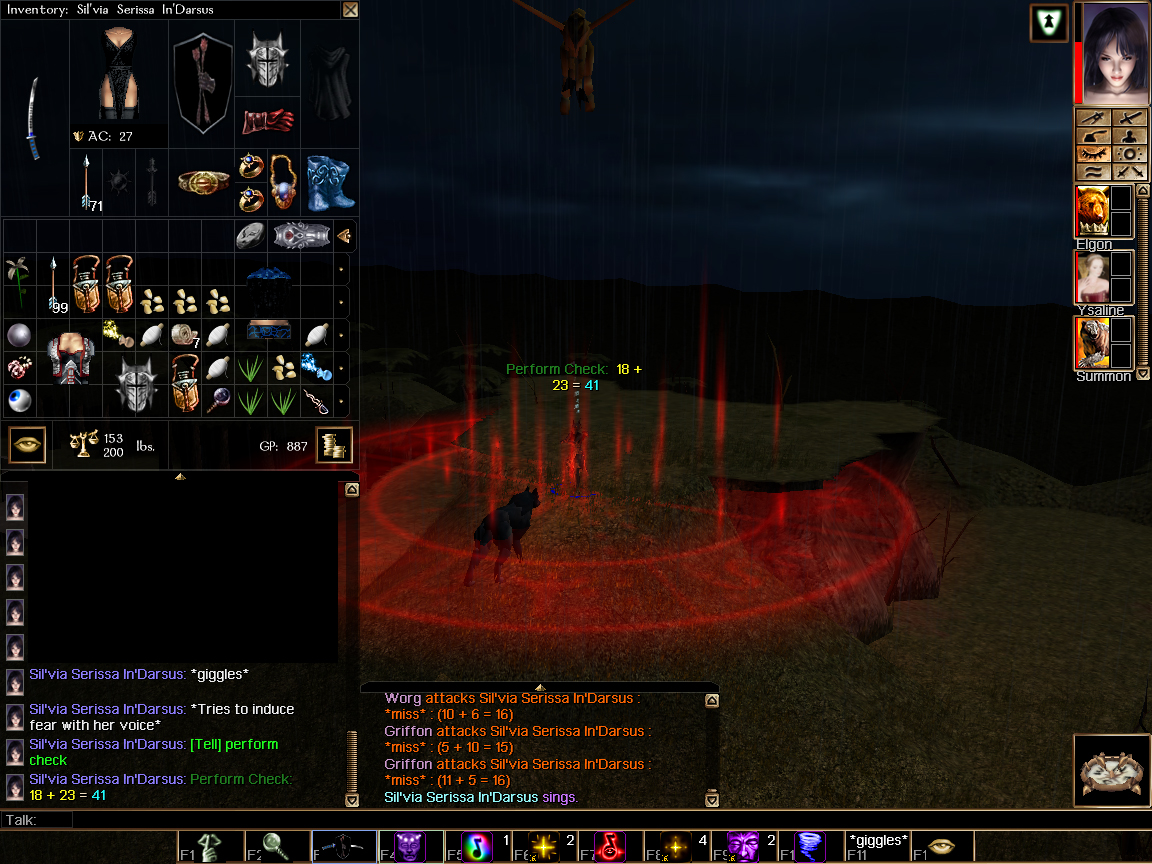
Task: Select the equipped red gloves
Action: (267, 119)
